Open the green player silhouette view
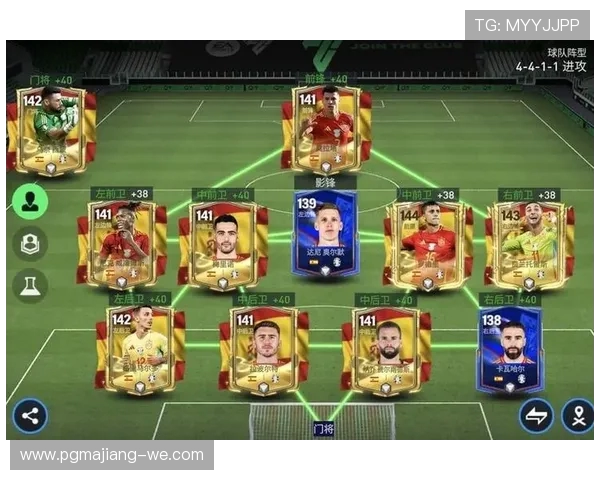Image resolution: width=600 pixels, height=480 pixels. (31, 200)
